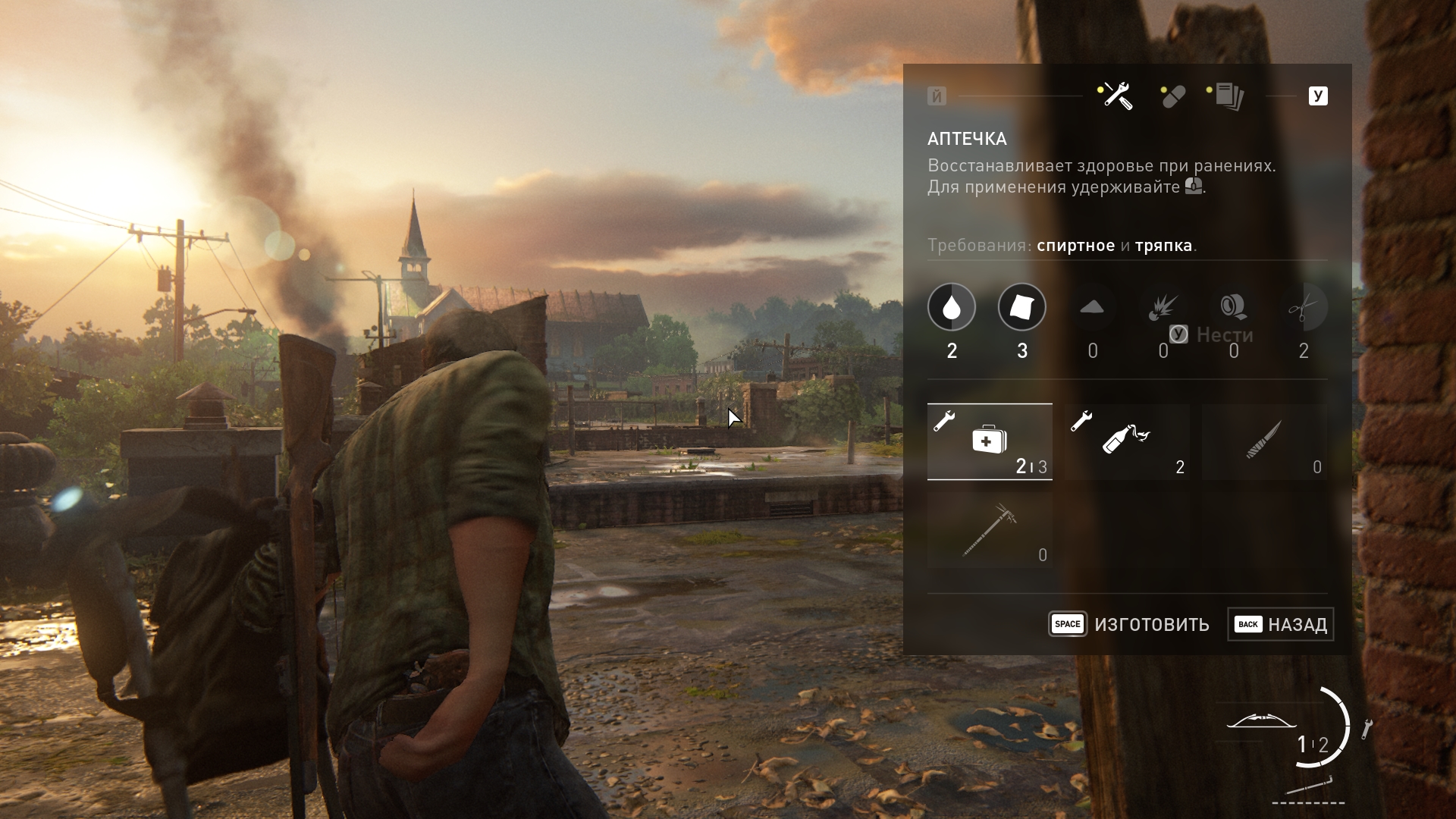The image size is (1456, 819).
Task: Click the scissors blade ingredient icon
Action: pos(1304,307)
